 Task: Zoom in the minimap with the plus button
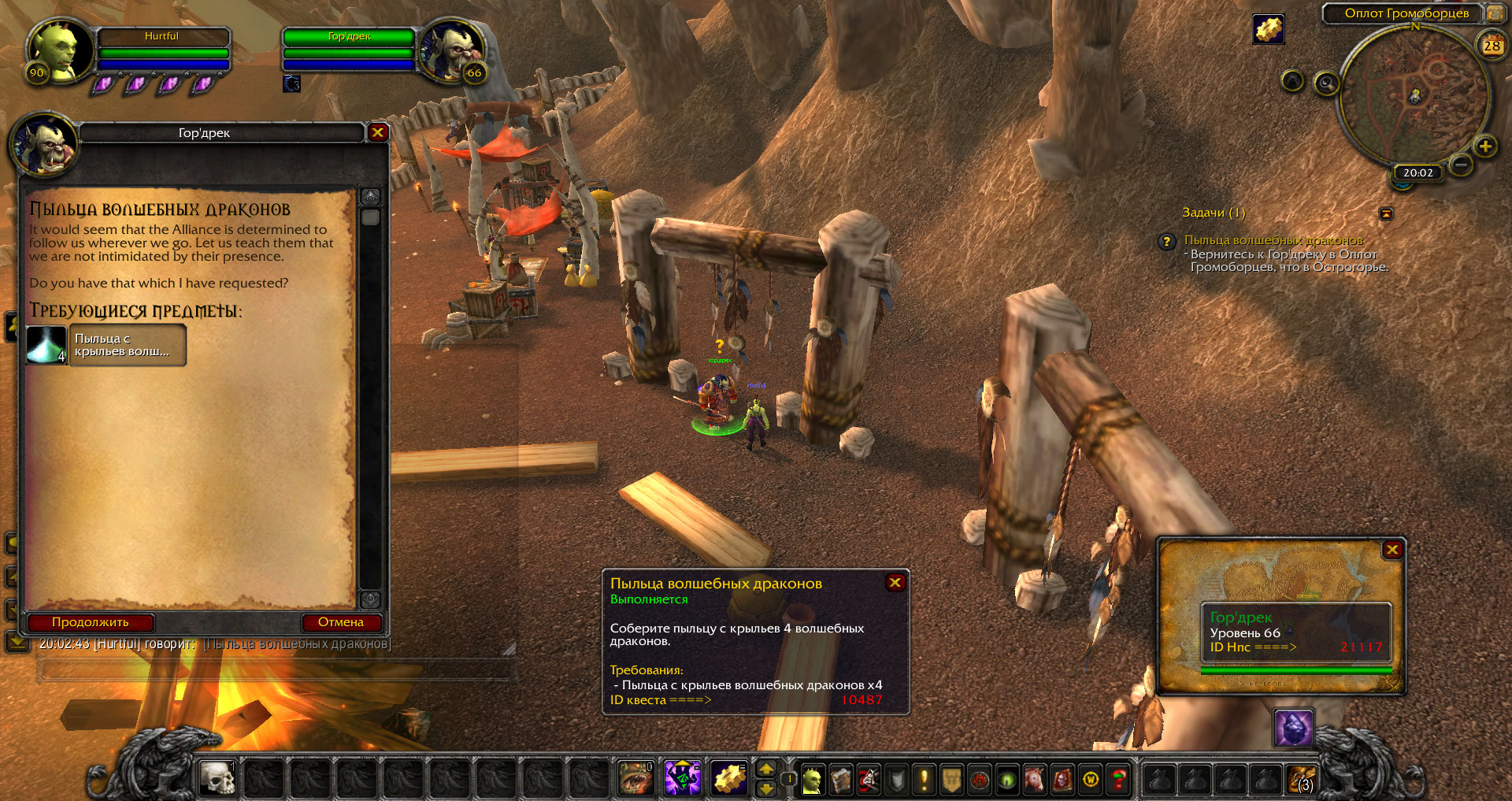(x=1484, y=146)
